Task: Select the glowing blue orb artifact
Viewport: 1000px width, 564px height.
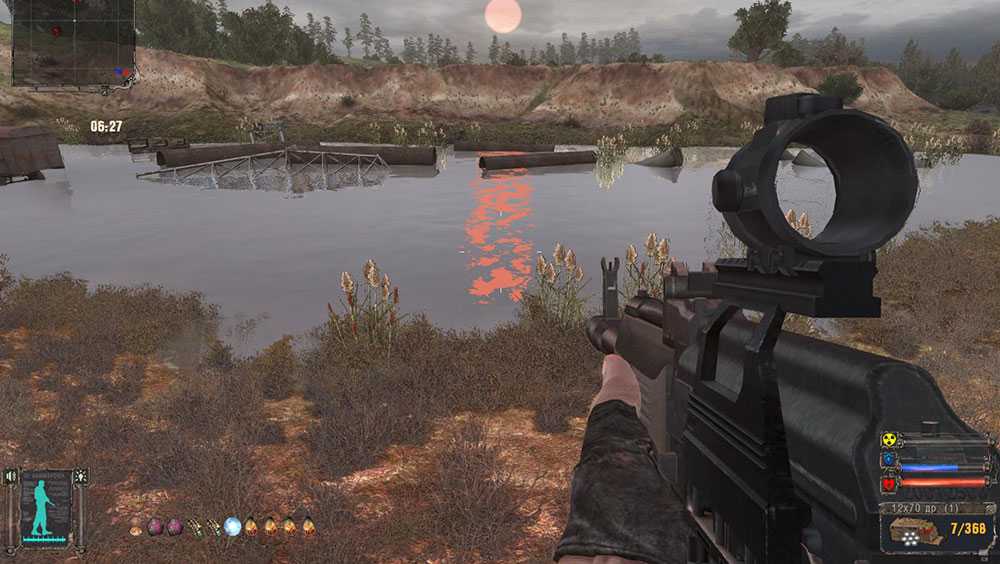Action: [x=232, y=526]
